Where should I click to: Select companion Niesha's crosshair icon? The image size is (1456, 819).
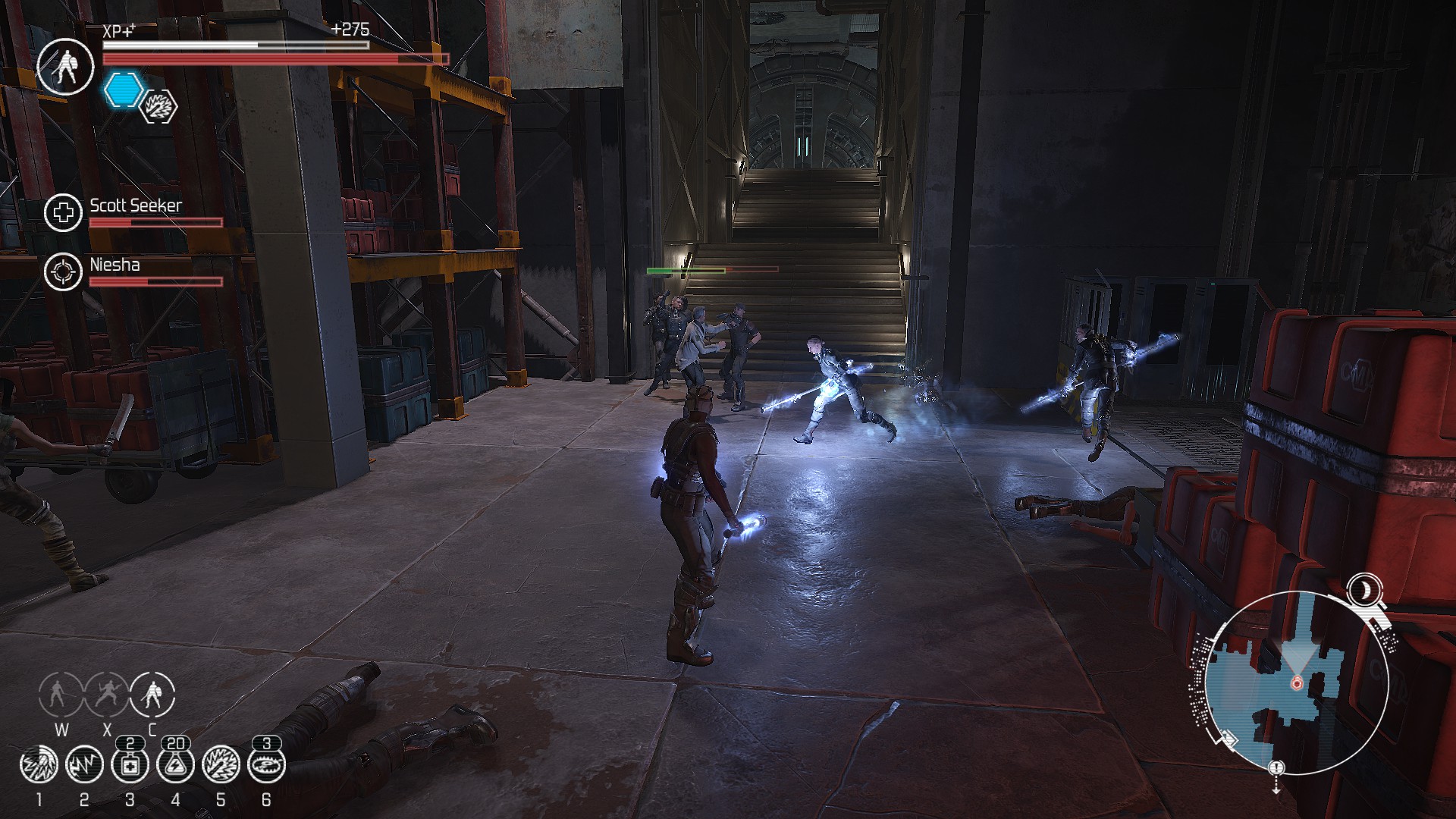63,271
